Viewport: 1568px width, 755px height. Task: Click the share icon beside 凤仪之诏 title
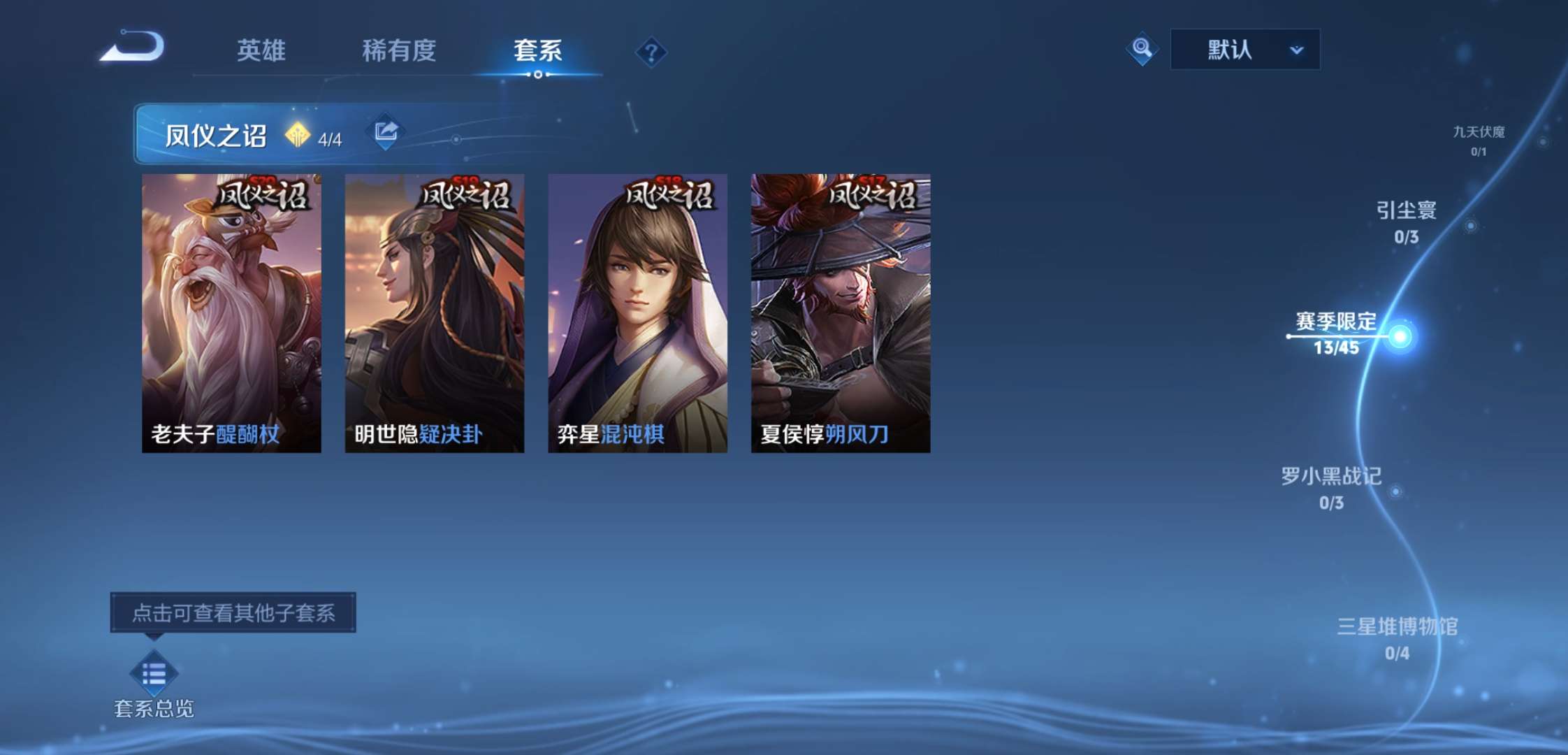coord(385,131)
